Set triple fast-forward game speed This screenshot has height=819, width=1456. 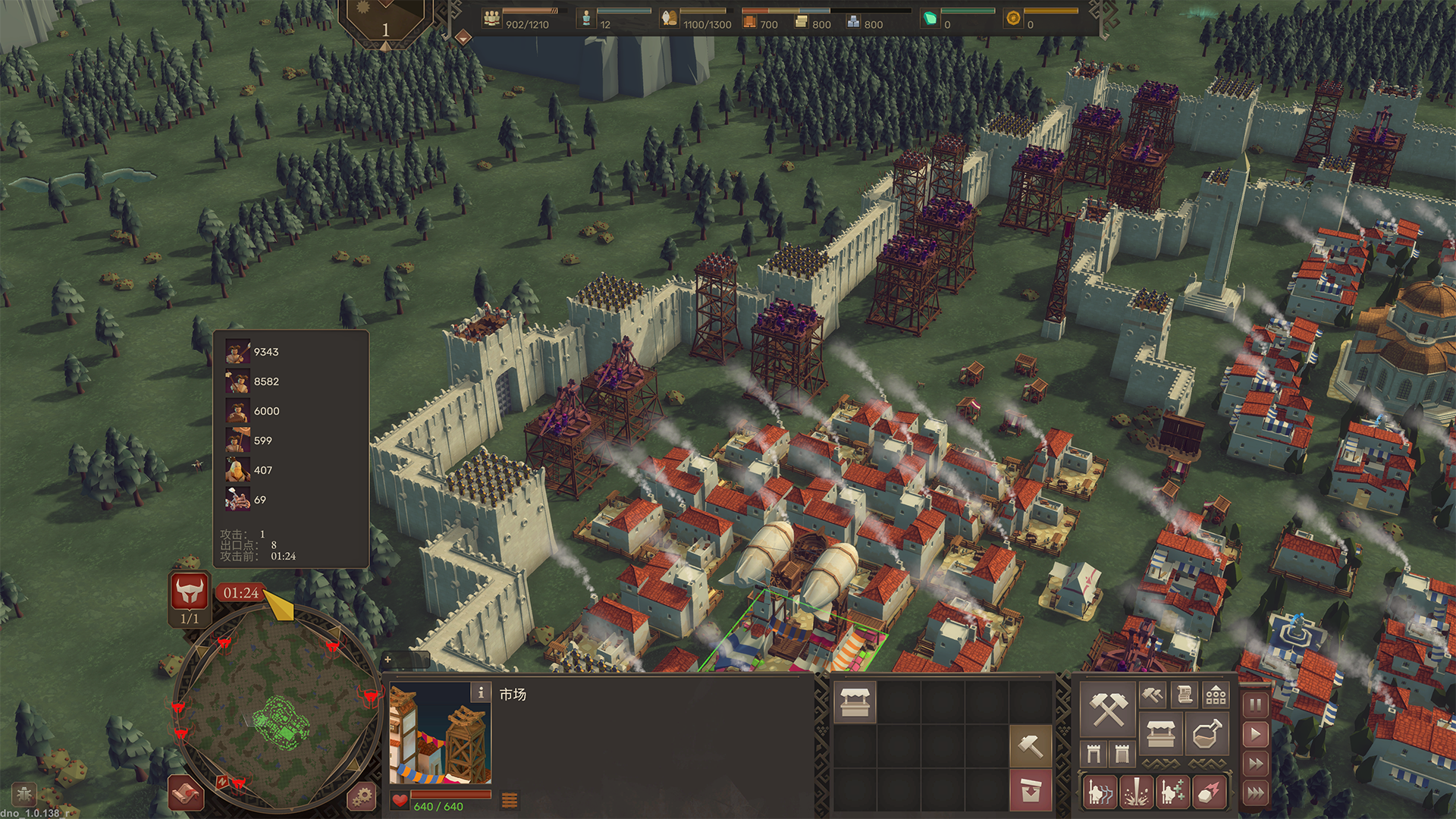(1256, 793)
